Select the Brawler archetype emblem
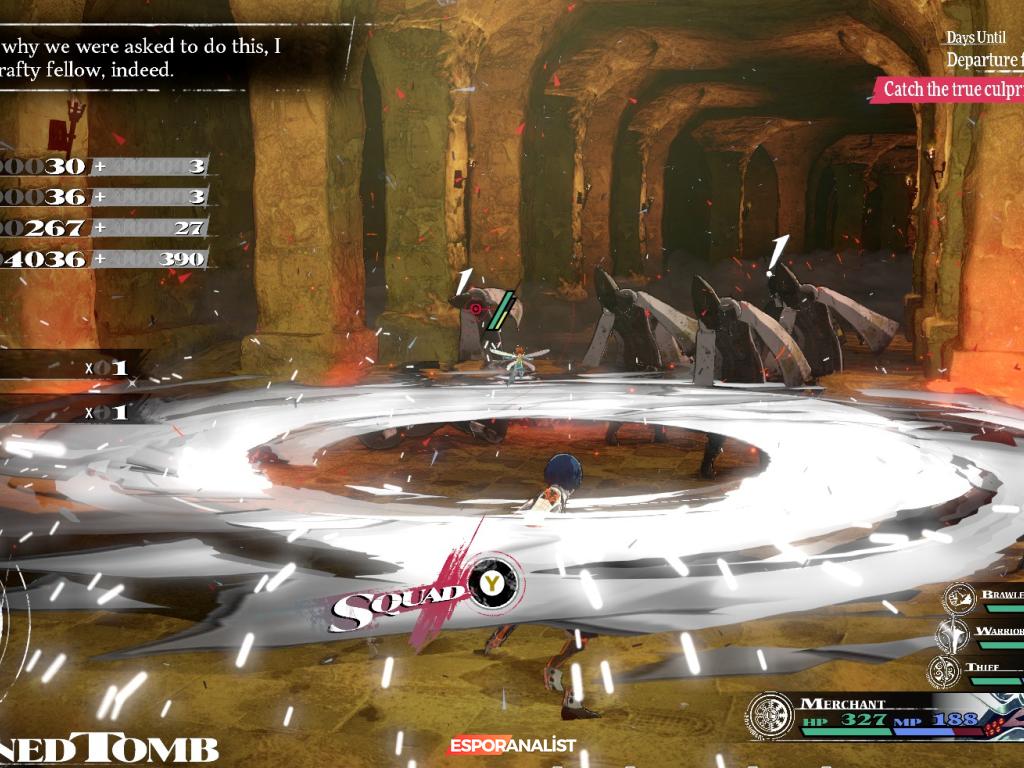 [x=960, y=599]
